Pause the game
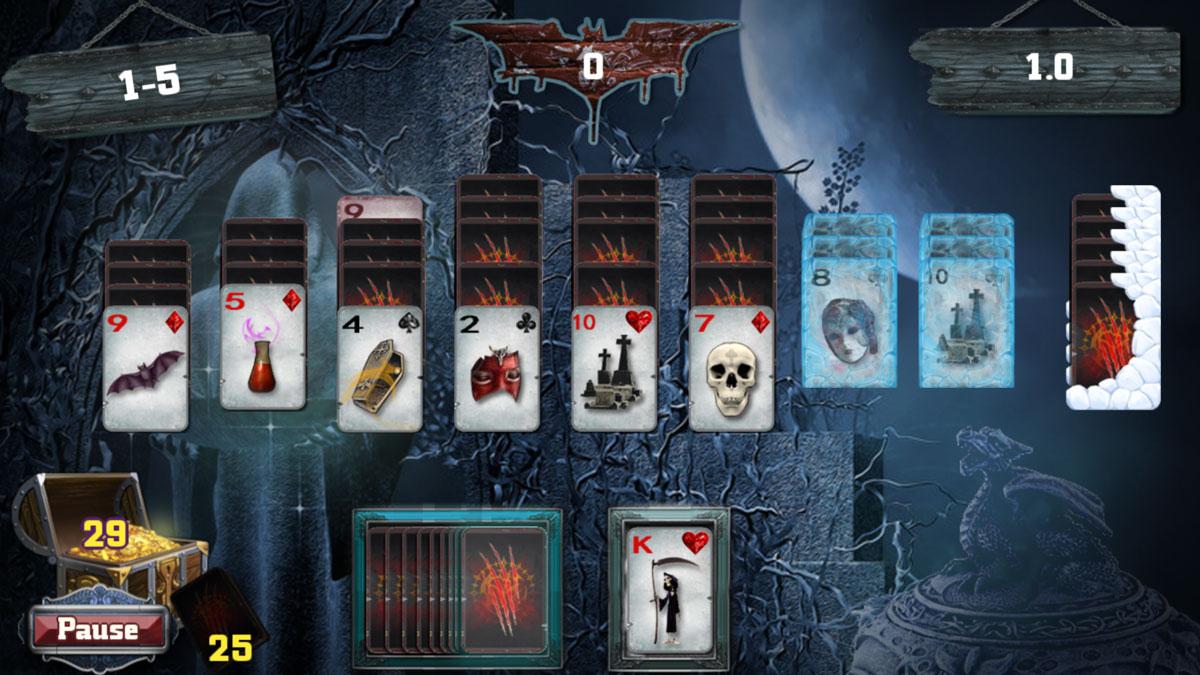The image size is (1200, 675). (97, 629)
